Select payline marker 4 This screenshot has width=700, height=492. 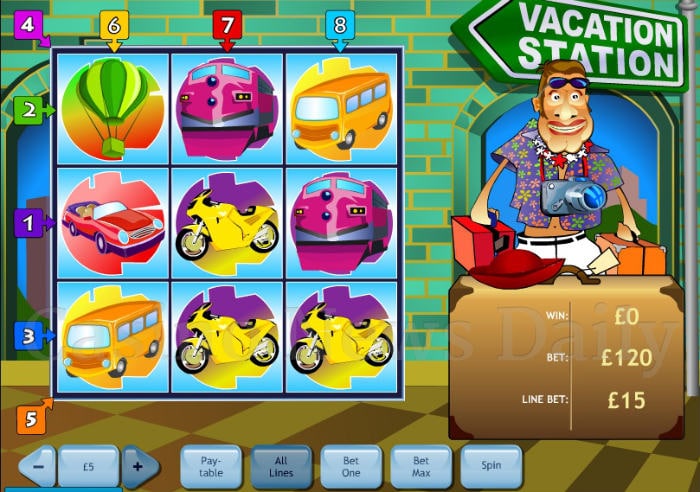27,23
